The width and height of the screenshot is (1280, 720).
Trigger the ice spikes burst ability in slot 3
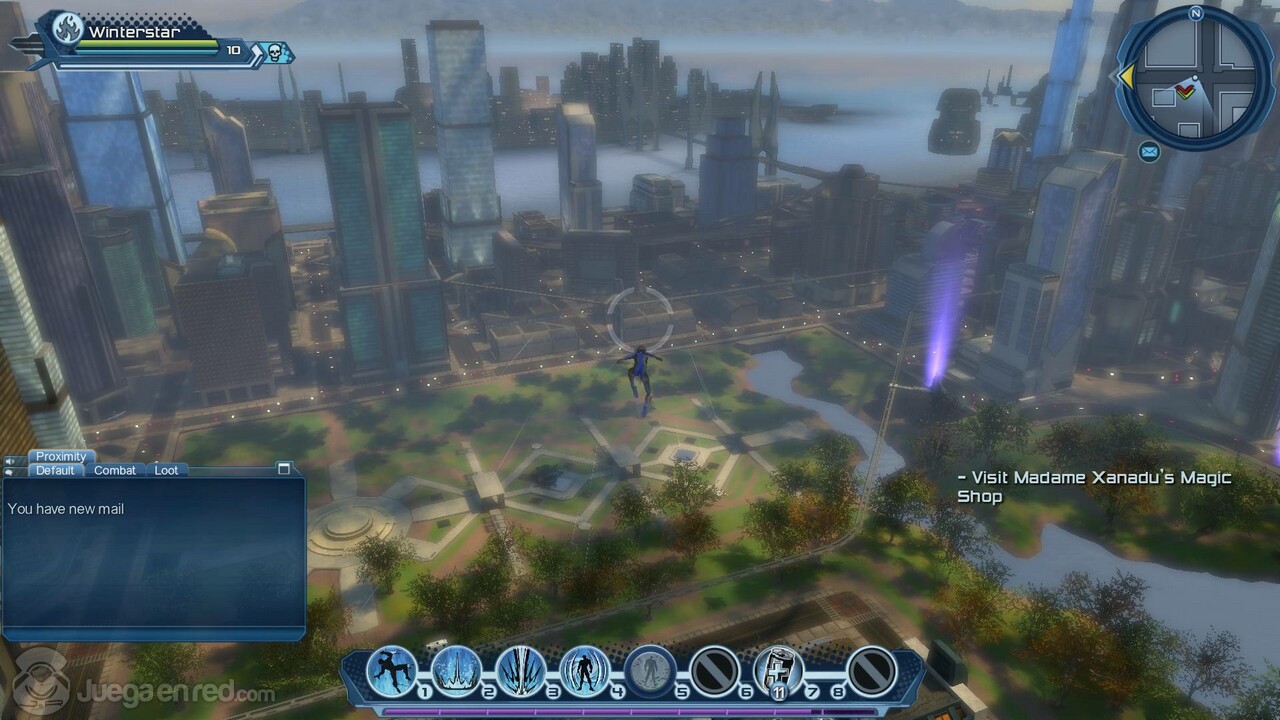click(520, 670)
